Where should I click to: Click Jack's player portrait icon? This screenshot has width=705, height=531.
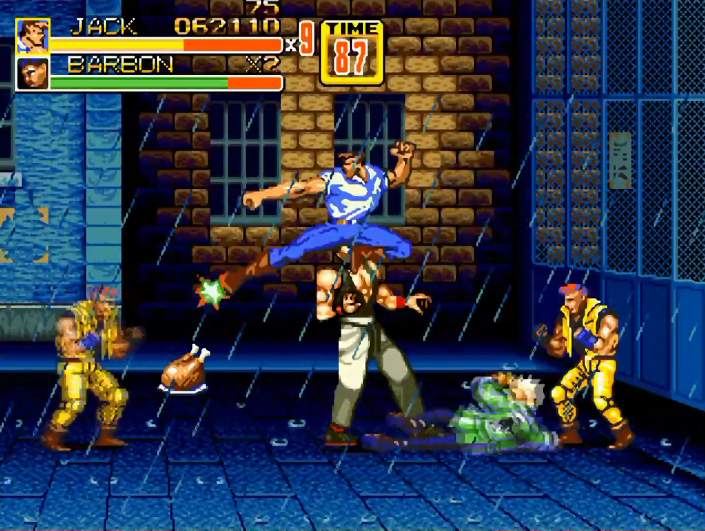[x=32, y=35]
